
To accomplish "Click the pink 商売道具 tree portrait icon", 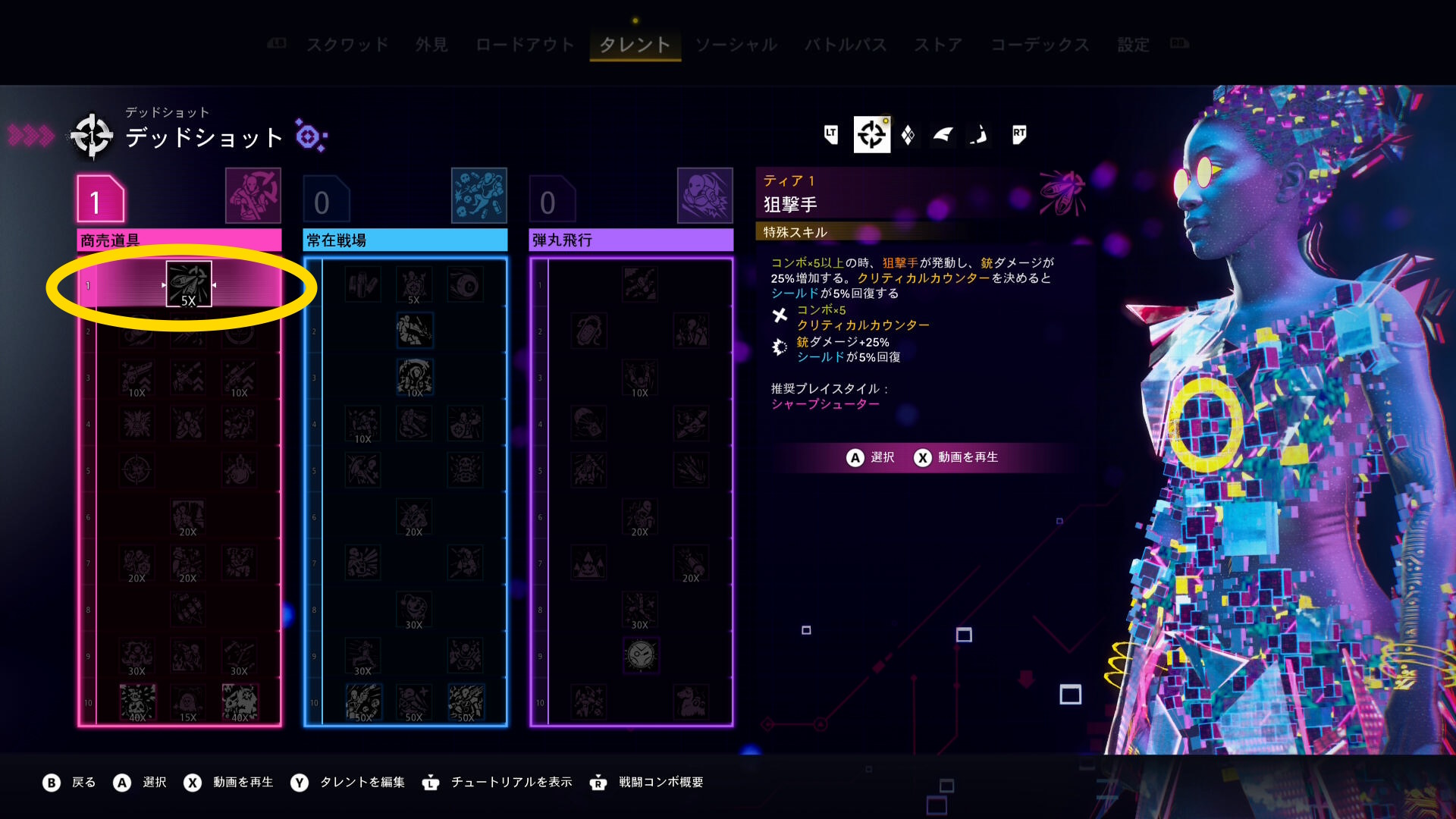I will [253, 196].
